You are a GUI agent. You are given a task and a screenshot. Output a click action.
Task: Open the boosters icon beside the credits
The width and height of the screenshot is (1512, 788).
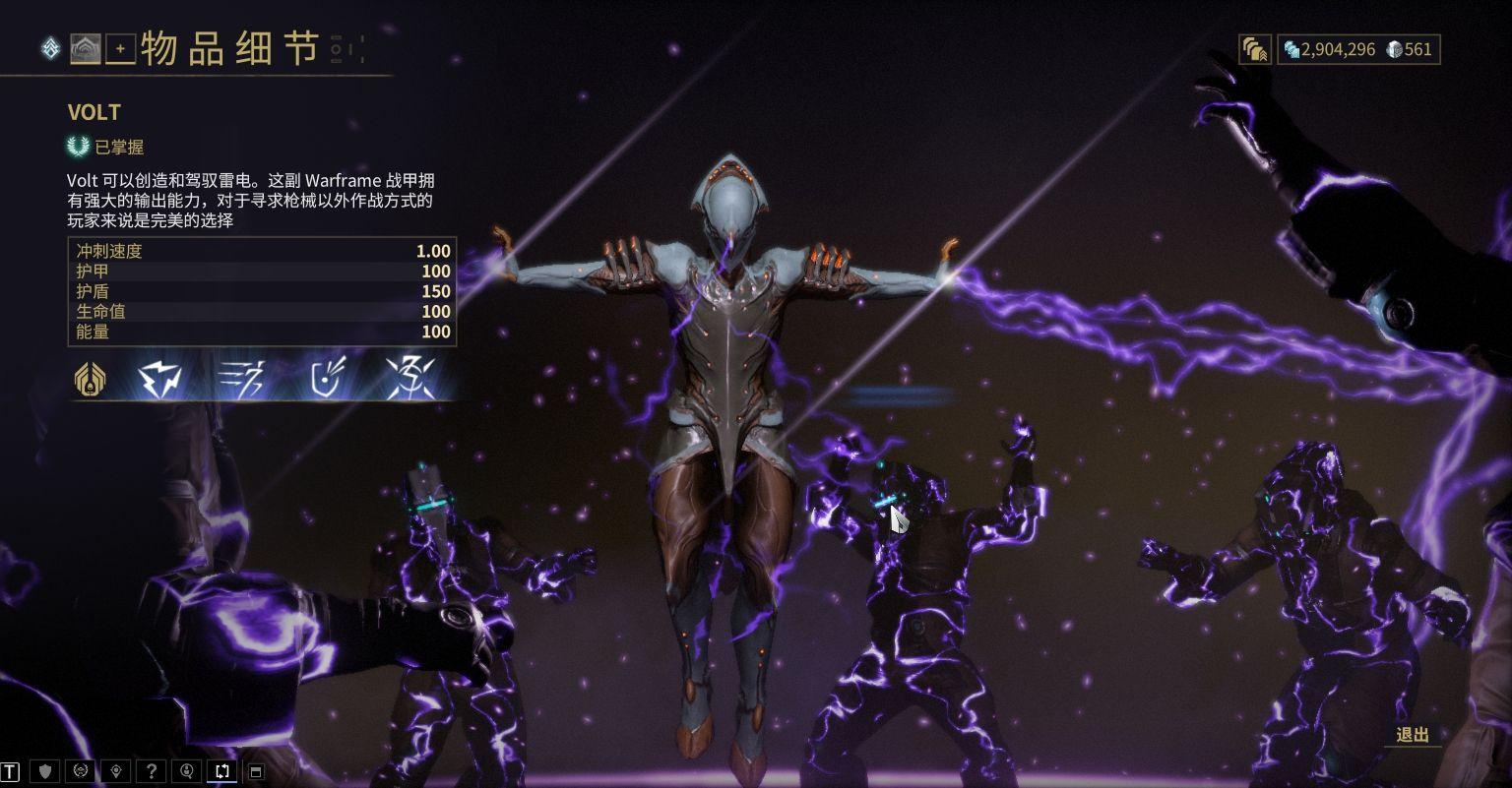tap(1254, 49)
